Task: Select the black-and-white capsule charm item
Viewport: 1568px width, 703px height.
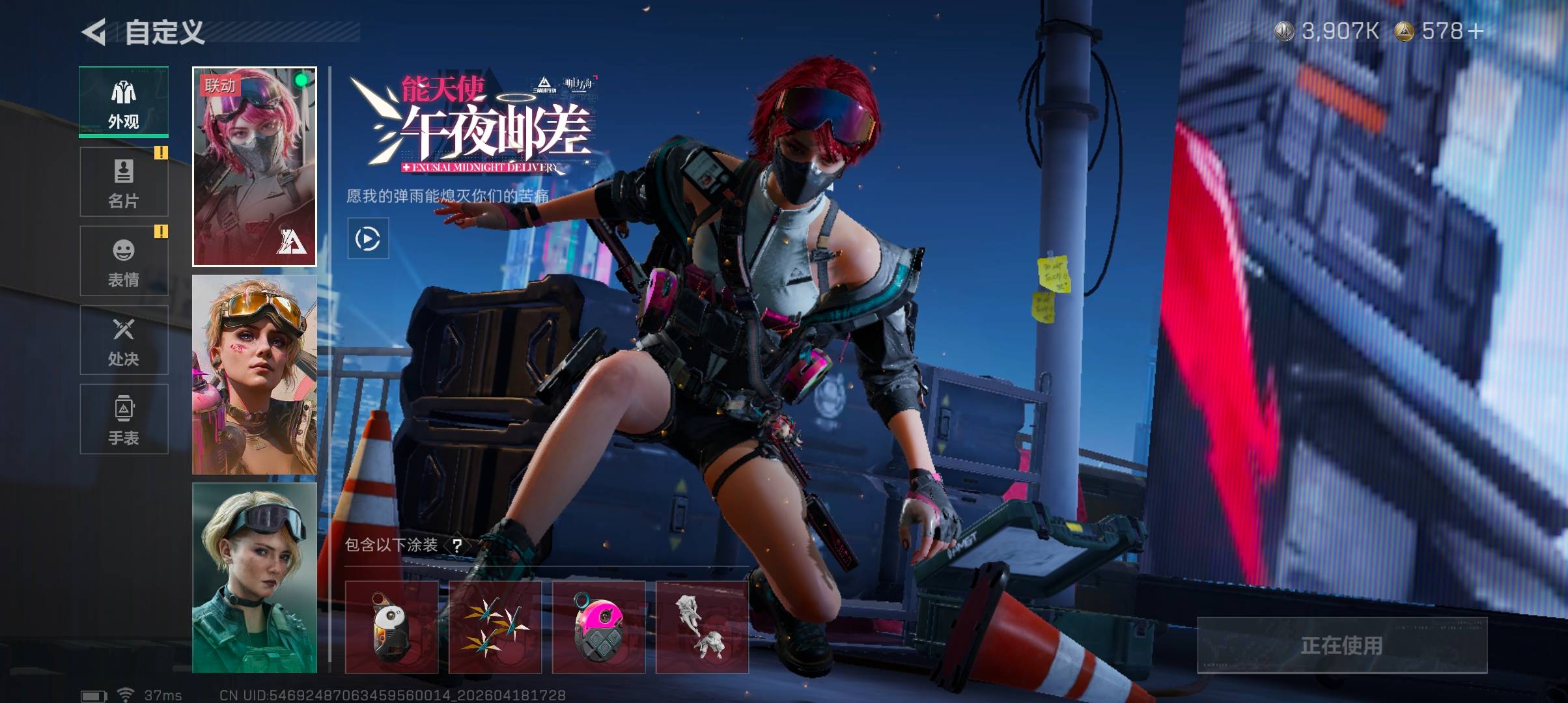Action: pos(391,627)
